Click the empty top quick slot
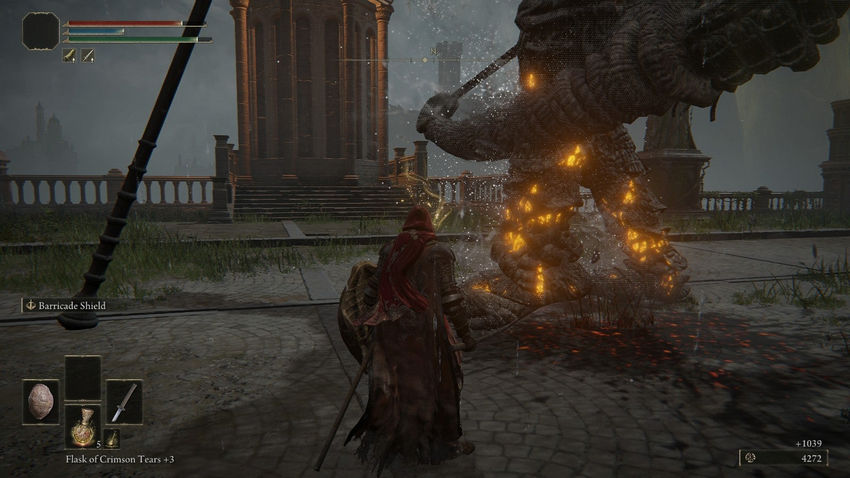The image size is (850, 478). [x=83, y=378]
